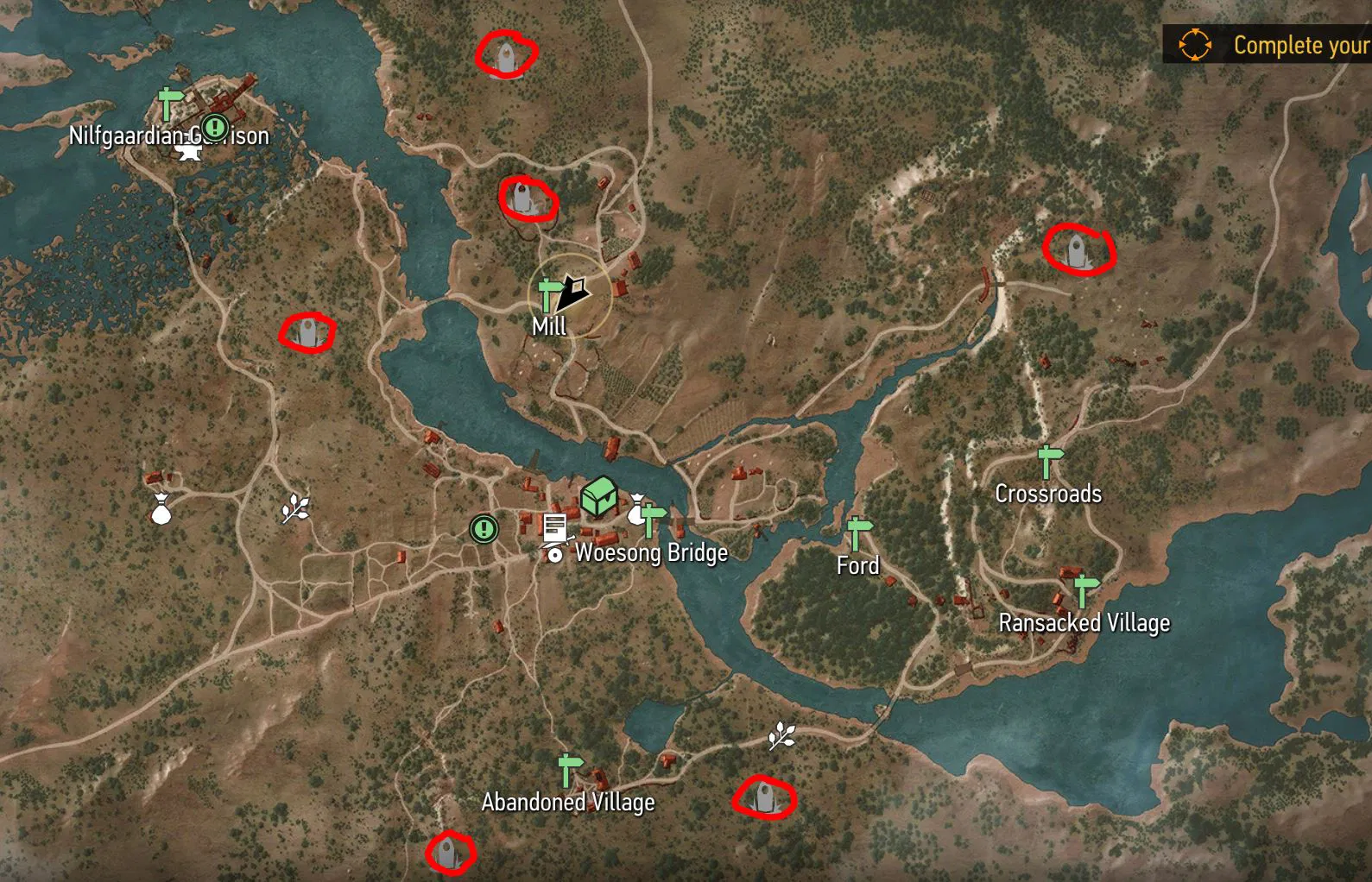This screenshot has height=882, width=1372.
Task: Click the circled obelisk marker northeast near Crossroads
Action: 1076,251
